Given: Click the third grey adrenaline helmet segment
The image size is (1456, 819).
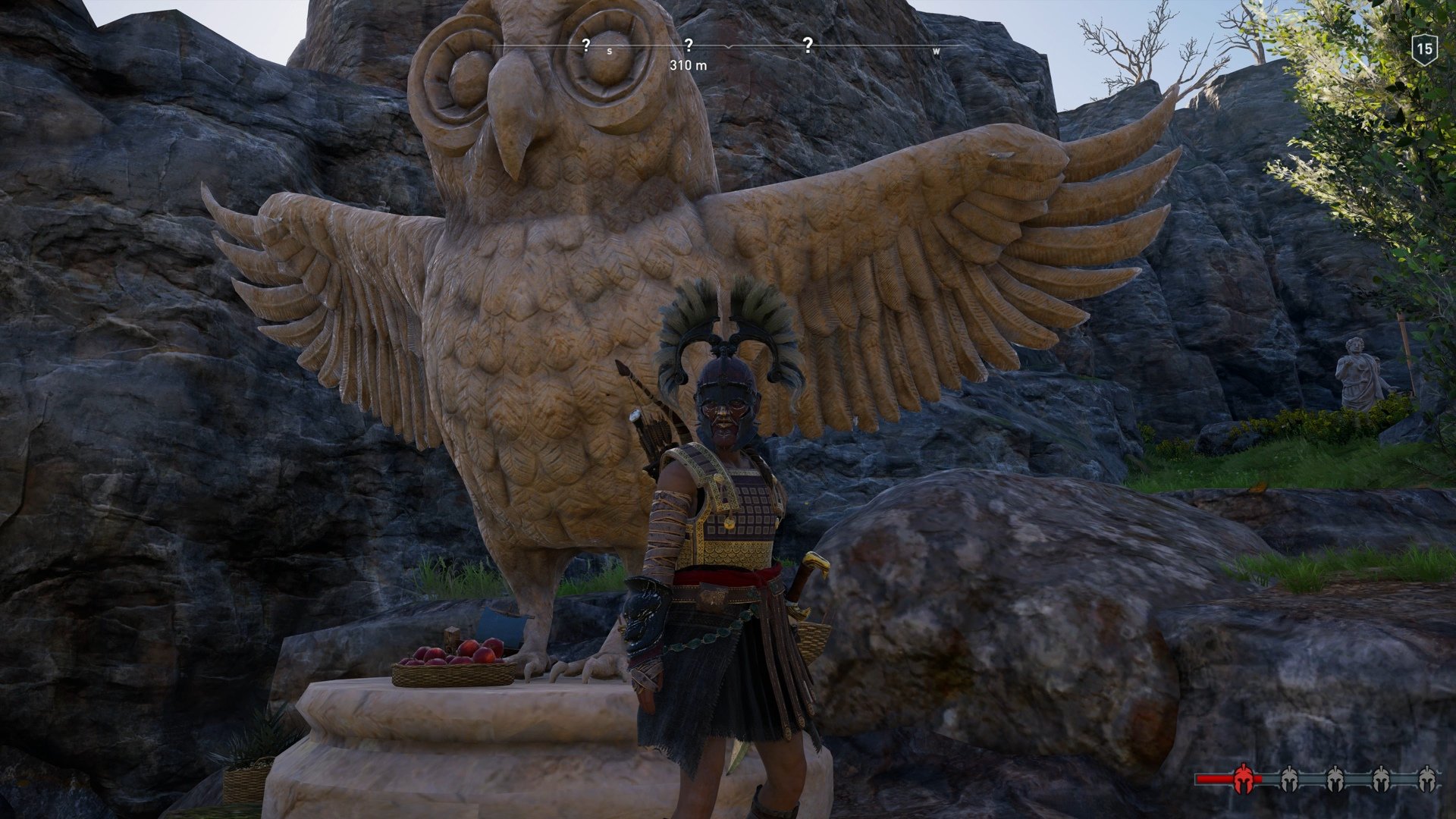Looking at the screenshot, I should [1382, 780].
